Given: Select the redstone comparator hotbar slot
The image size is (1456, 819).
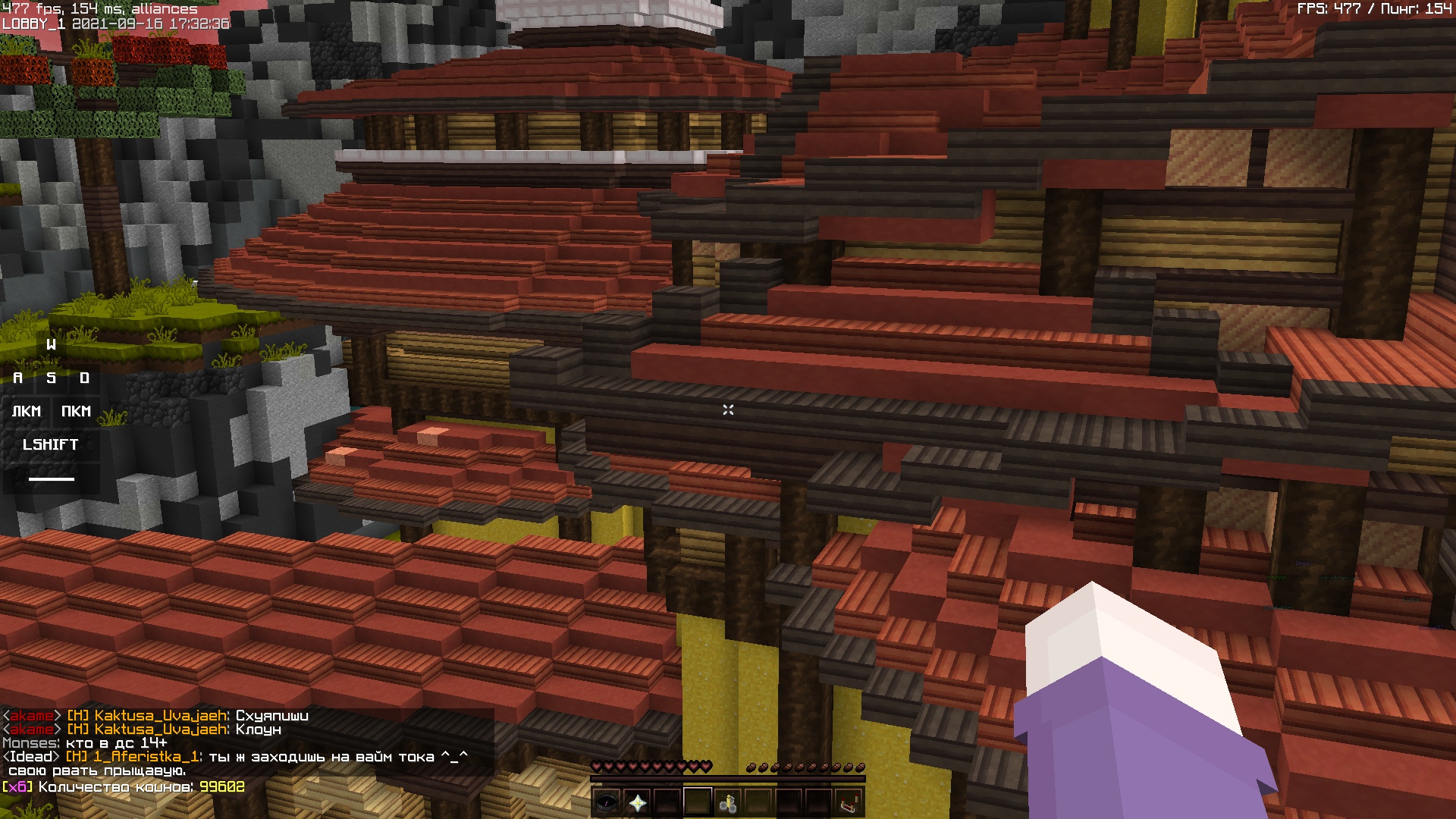Looking at the screenshot, I should click(x=849, y=802).
